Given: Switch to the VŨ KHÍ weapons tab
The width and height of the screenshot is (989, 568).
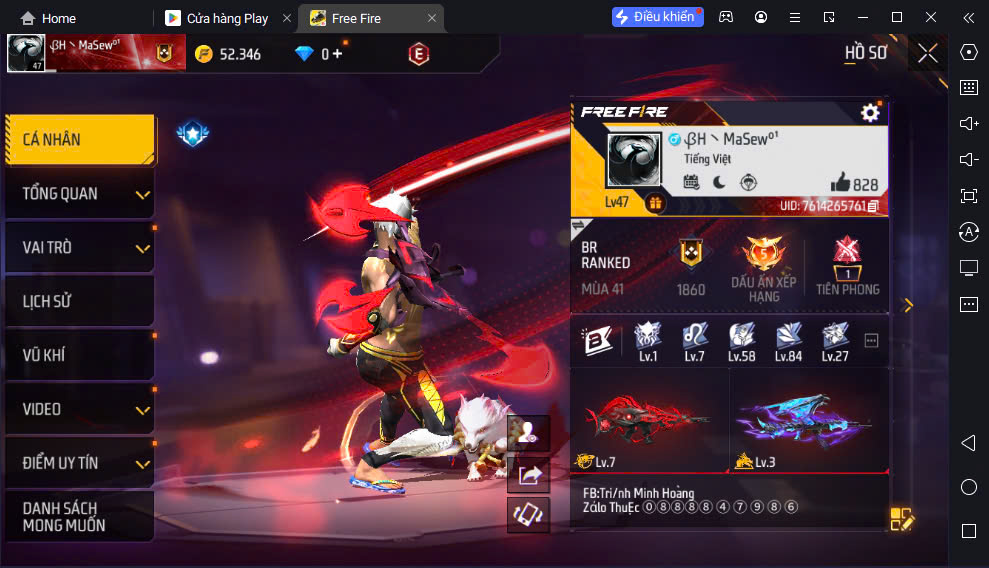Looking at the screenshot, I should coord(80,355).
